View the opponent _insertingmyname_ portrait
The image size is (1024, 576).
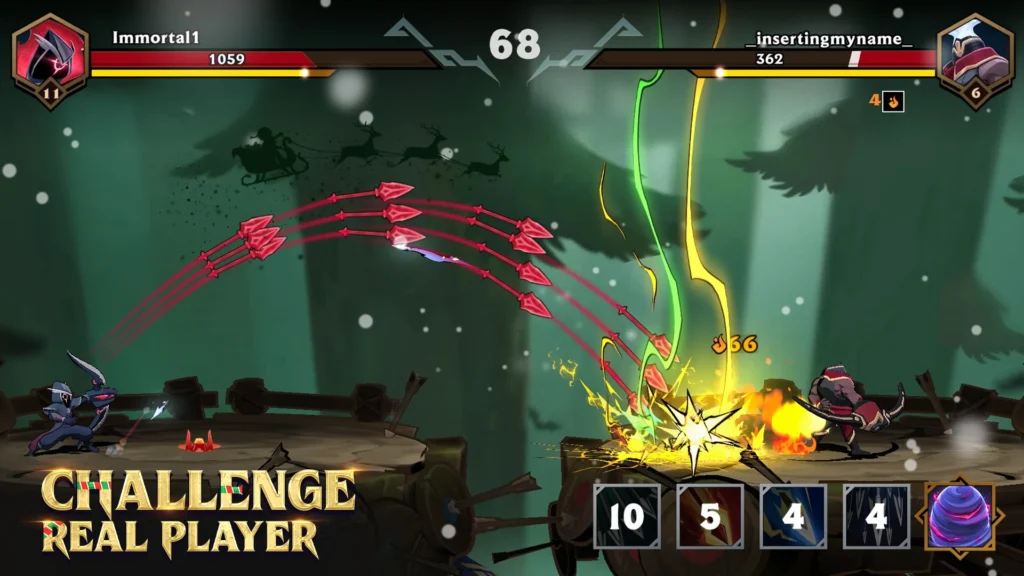point(975,54)
